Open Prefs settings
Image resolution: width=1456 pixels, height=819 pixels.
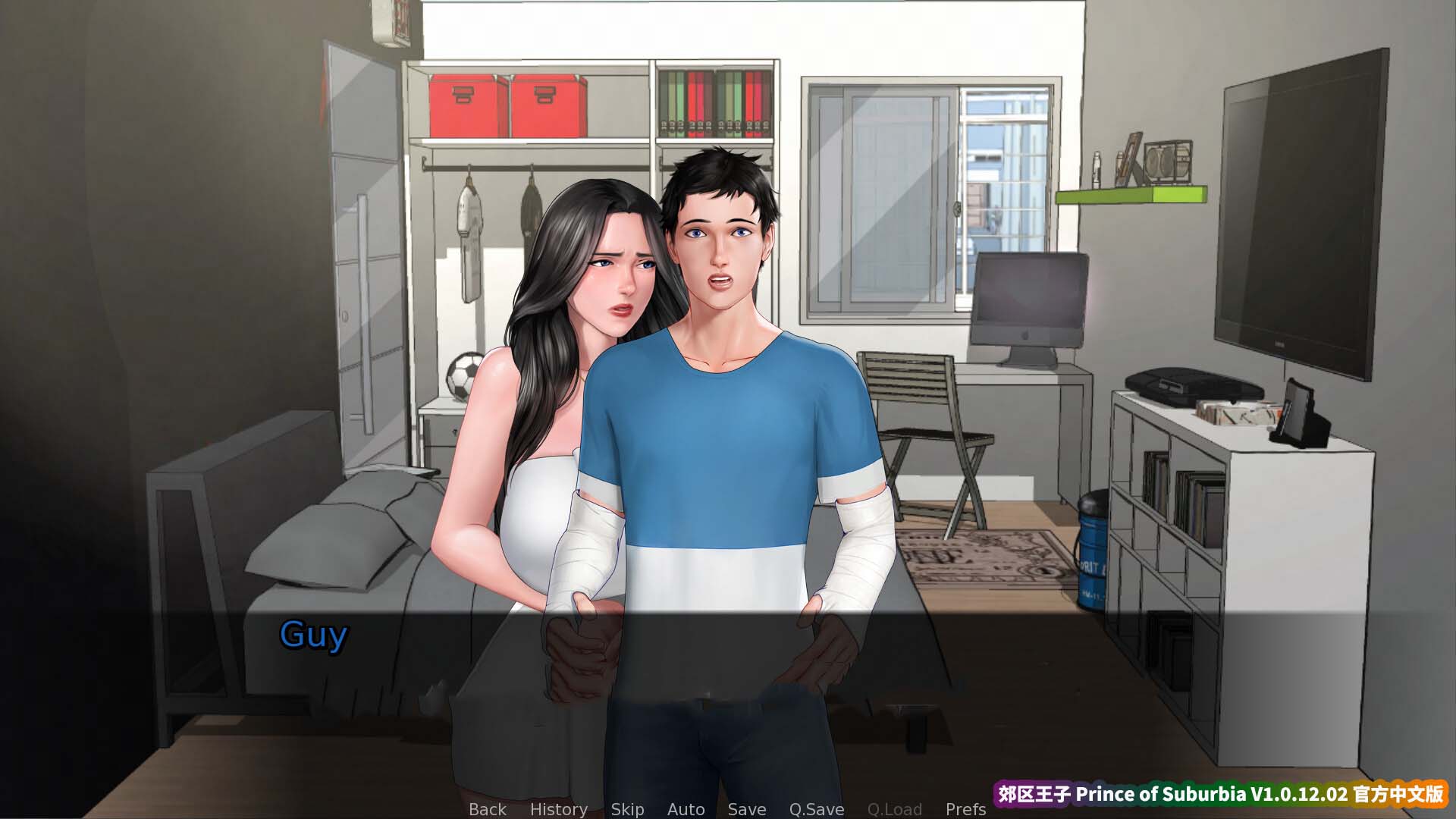click(965, 809)
